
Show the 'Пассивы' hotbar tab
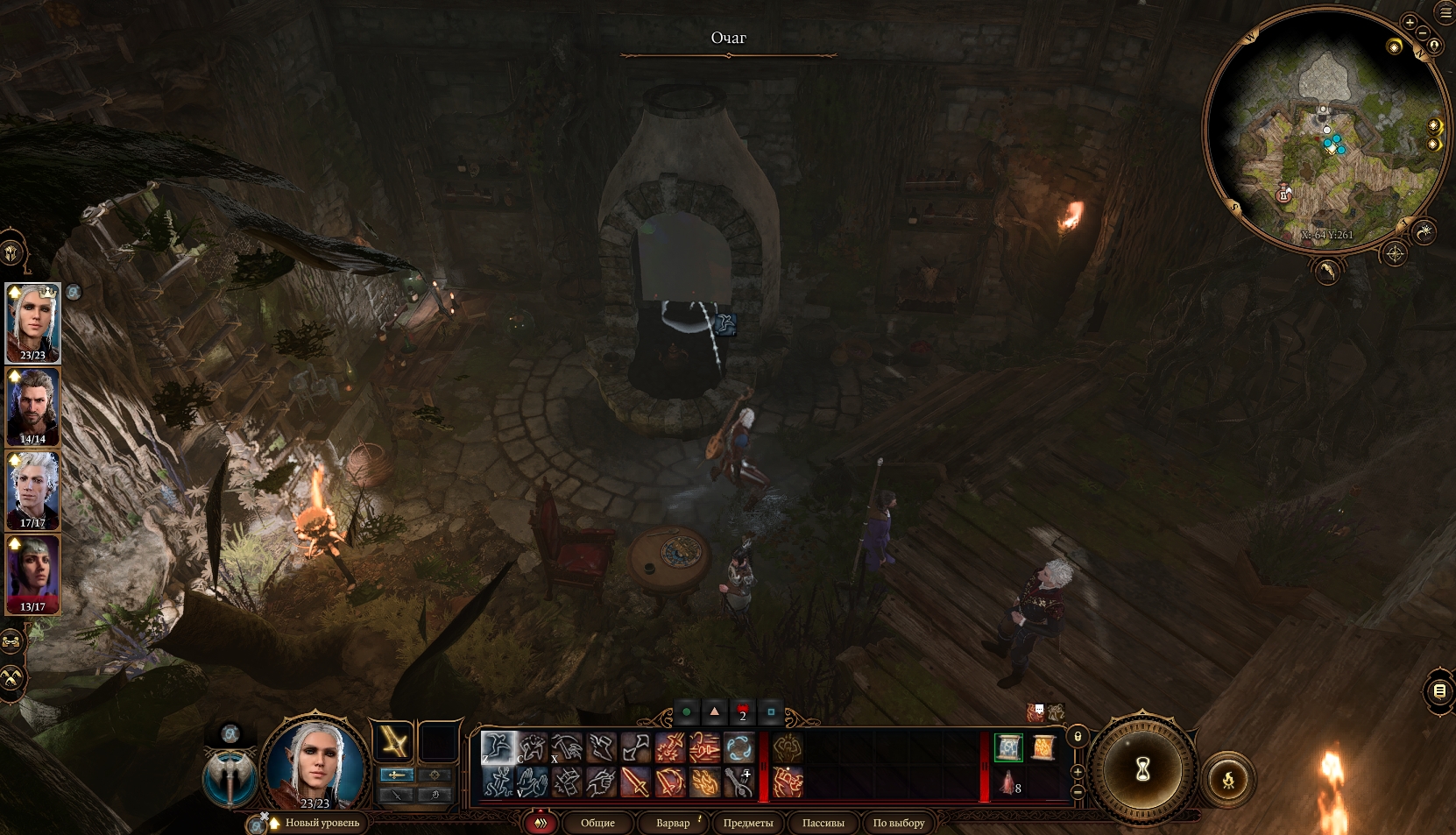[x=823, y=823]
